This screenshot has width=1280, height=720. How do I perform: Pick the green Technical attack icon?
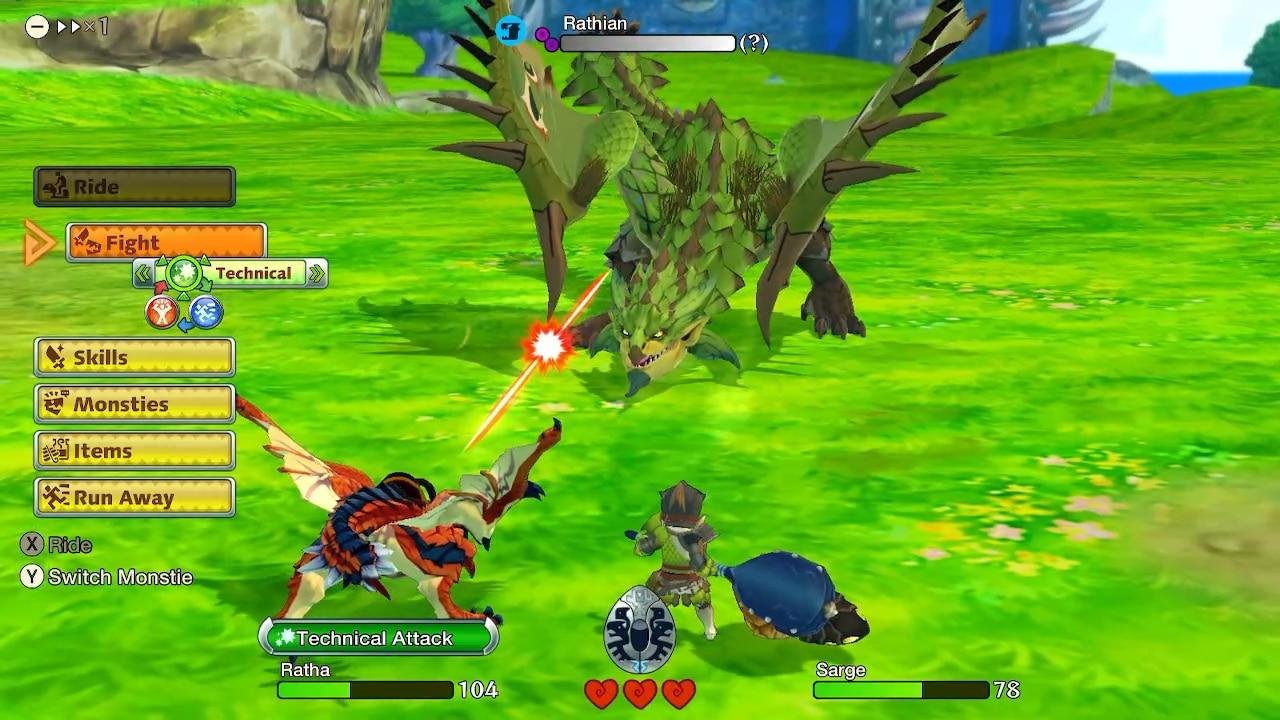(x=184, y=273)
